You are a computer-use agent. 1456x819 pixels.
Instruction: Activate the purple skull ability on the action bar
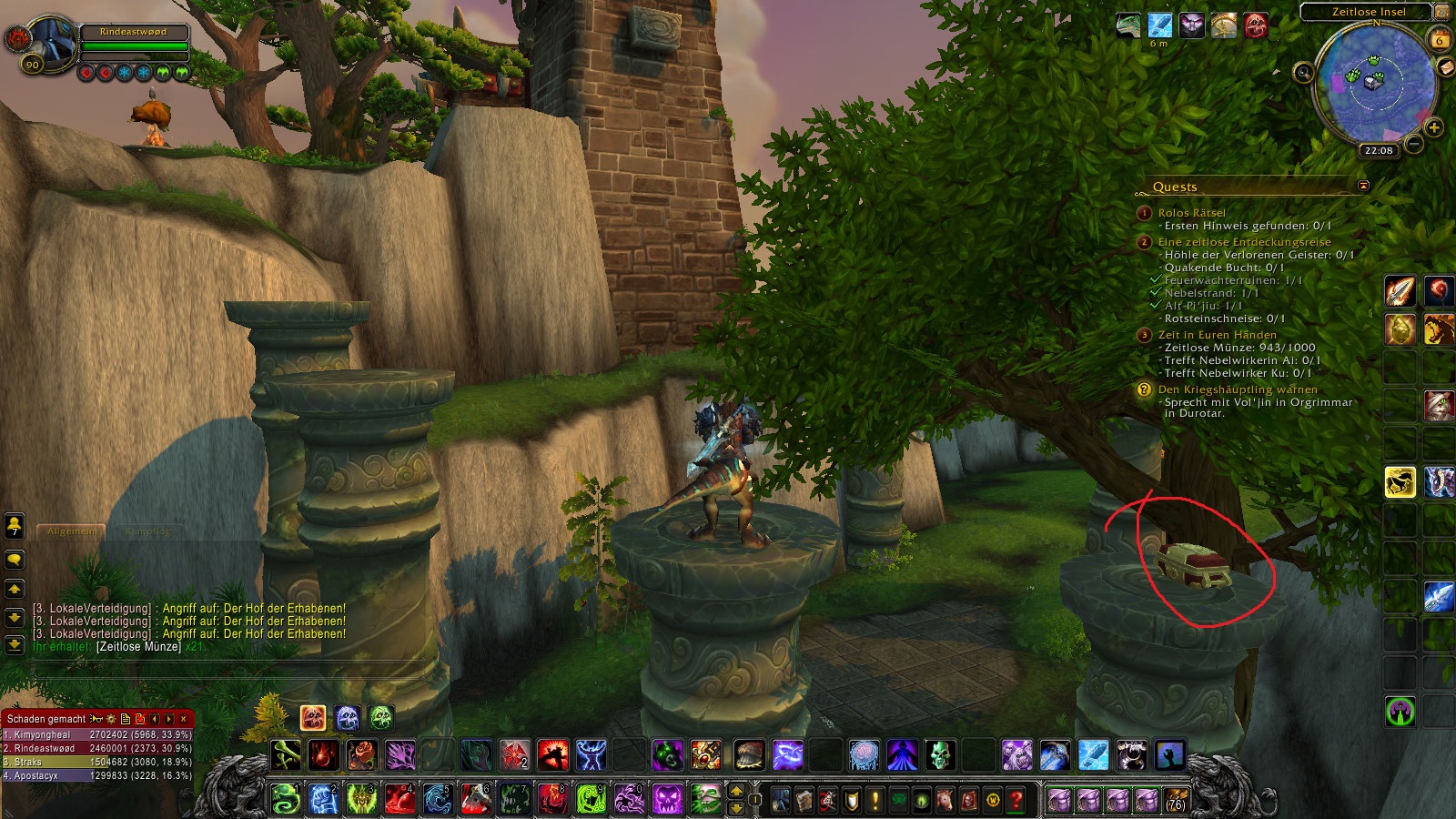pos(667,800)
